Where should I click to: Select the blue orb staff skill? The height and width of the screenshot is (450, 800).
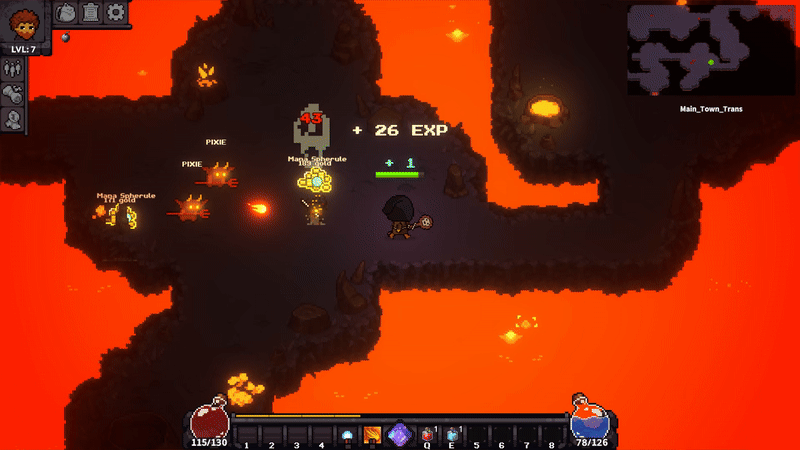pyautogui.click(x=347, y=435)
